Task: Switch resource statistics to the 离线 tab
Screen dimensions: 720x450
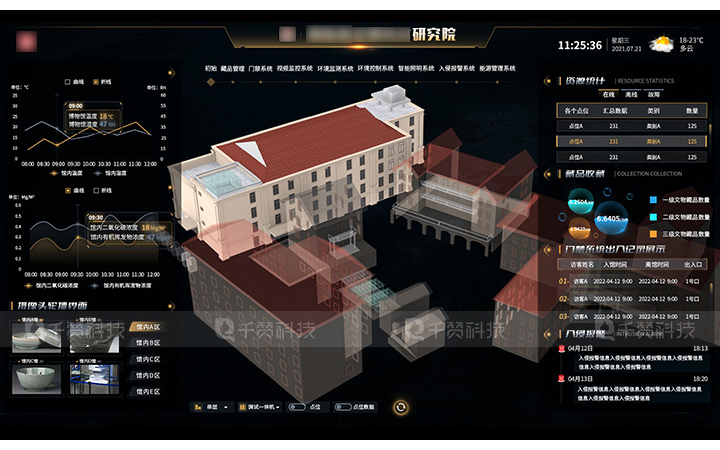Action: pyautogui.click(x=629, y=93)
